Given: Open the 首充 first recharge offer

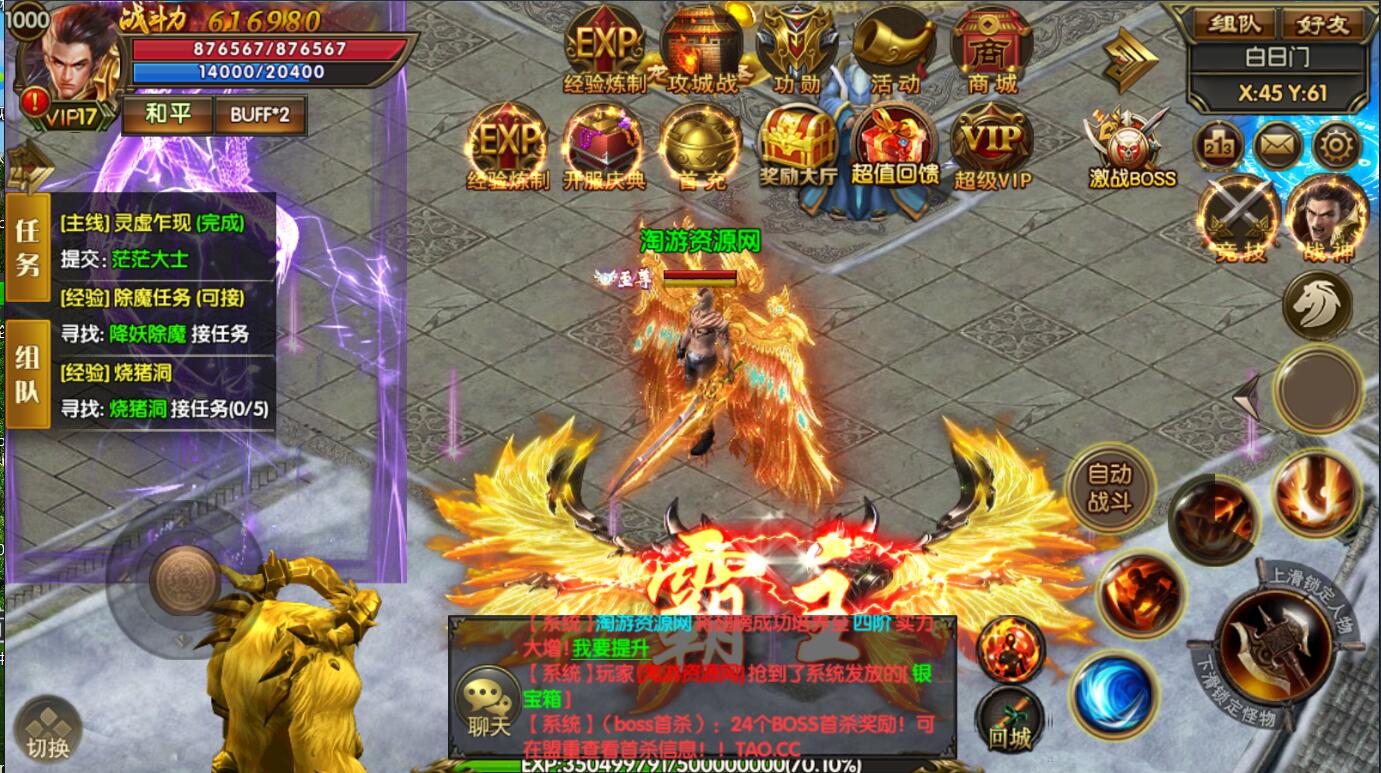Looking at the screenshot, I should [x=701, y=147].
